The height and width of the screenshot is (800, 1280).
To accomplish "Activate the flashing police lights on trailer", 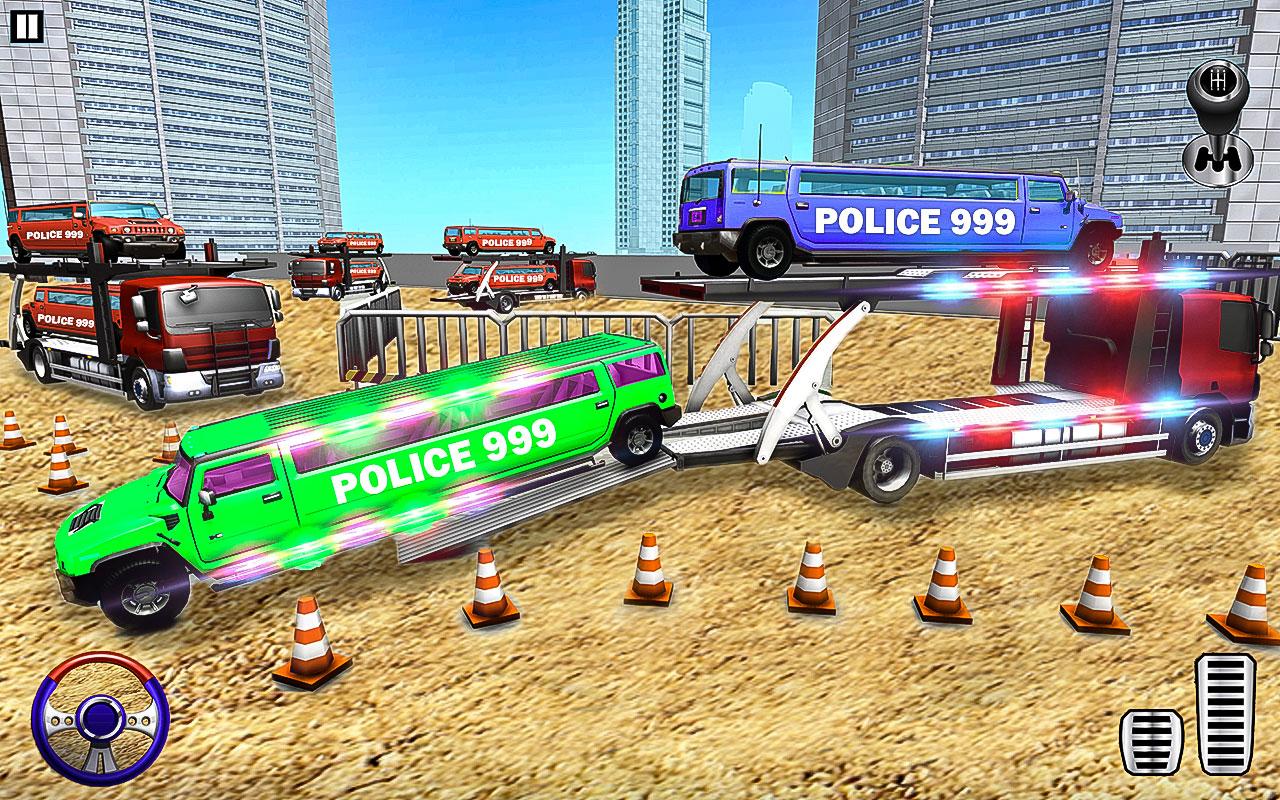I will tap(1030, 280).
